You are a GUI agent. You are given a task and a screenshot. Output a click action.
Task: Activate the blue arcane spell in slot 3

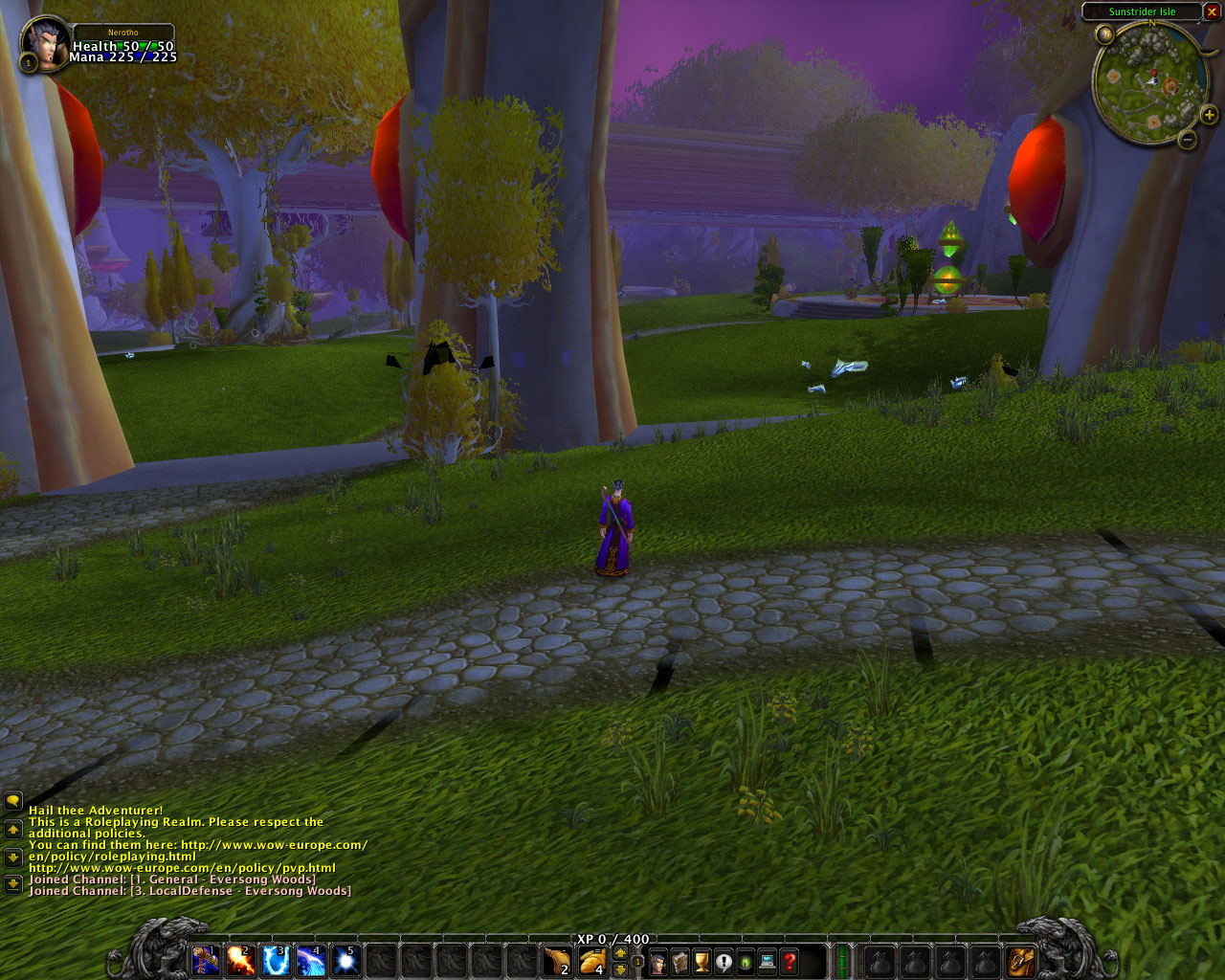pyautogui.click(x=276, y=959)
